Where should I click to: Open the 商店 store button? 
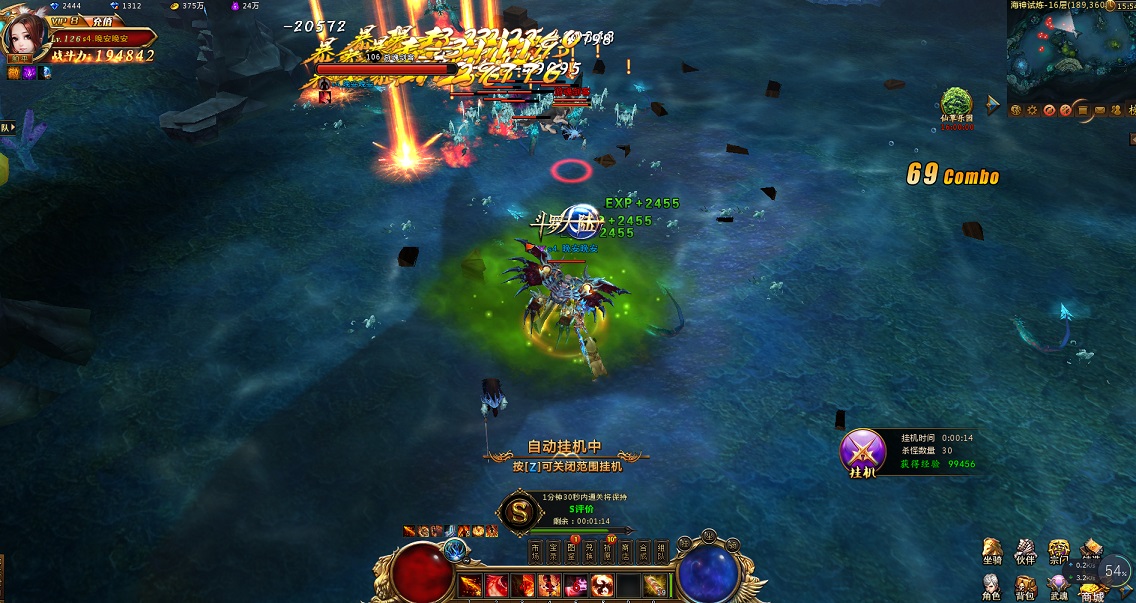[x=625, y=552]
